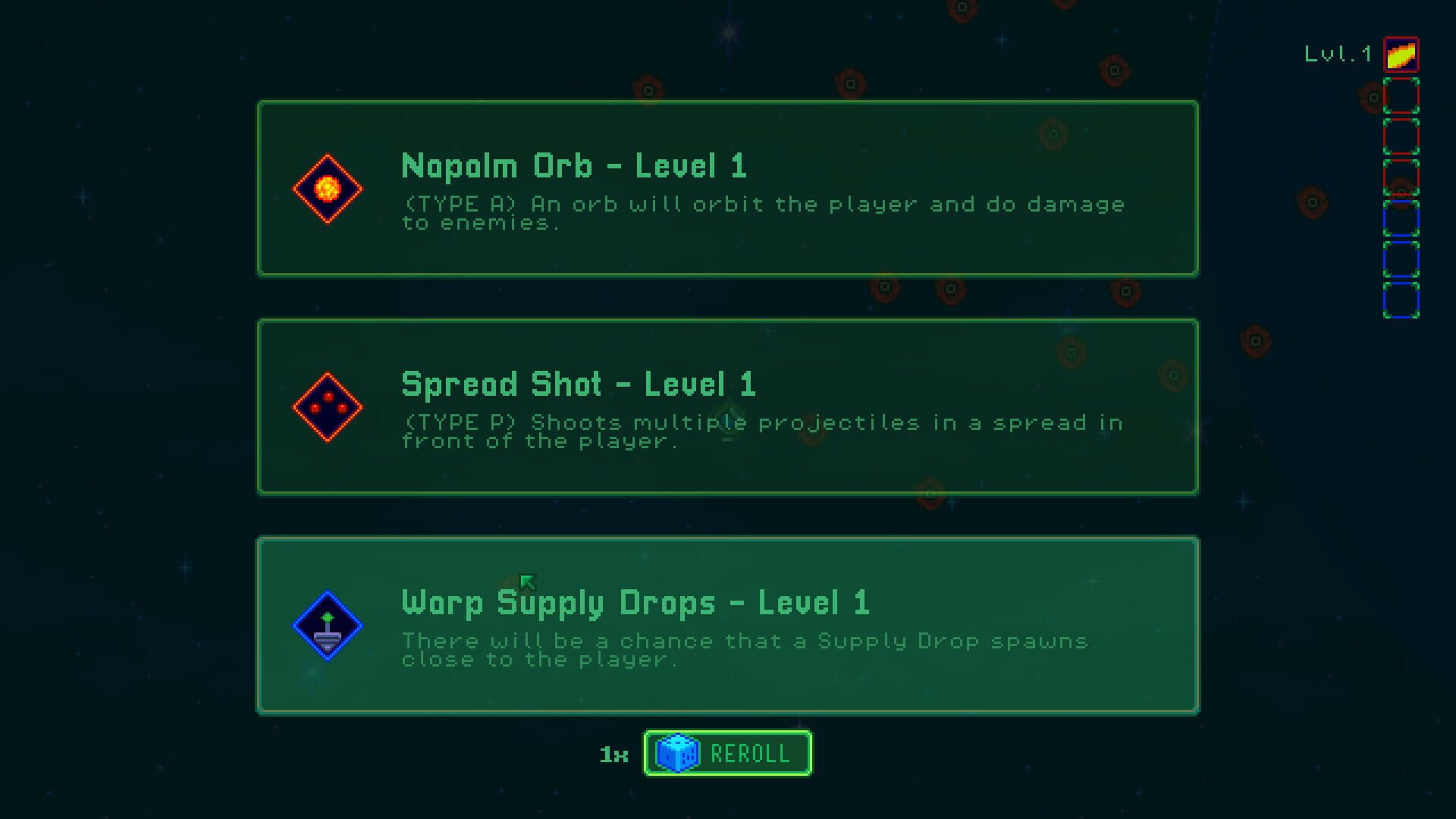The height and width of the screenshot is (819, 1456).
Task: Select the first blue-bordered sidebar slot
Action: pyautogui.click(x=1401, y=219)
